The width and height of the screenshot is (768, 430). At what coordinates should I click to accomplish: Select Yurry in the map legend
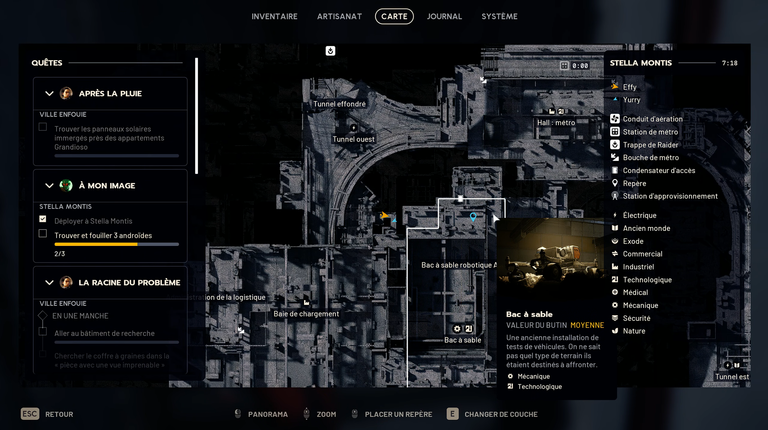coord(631,100)
